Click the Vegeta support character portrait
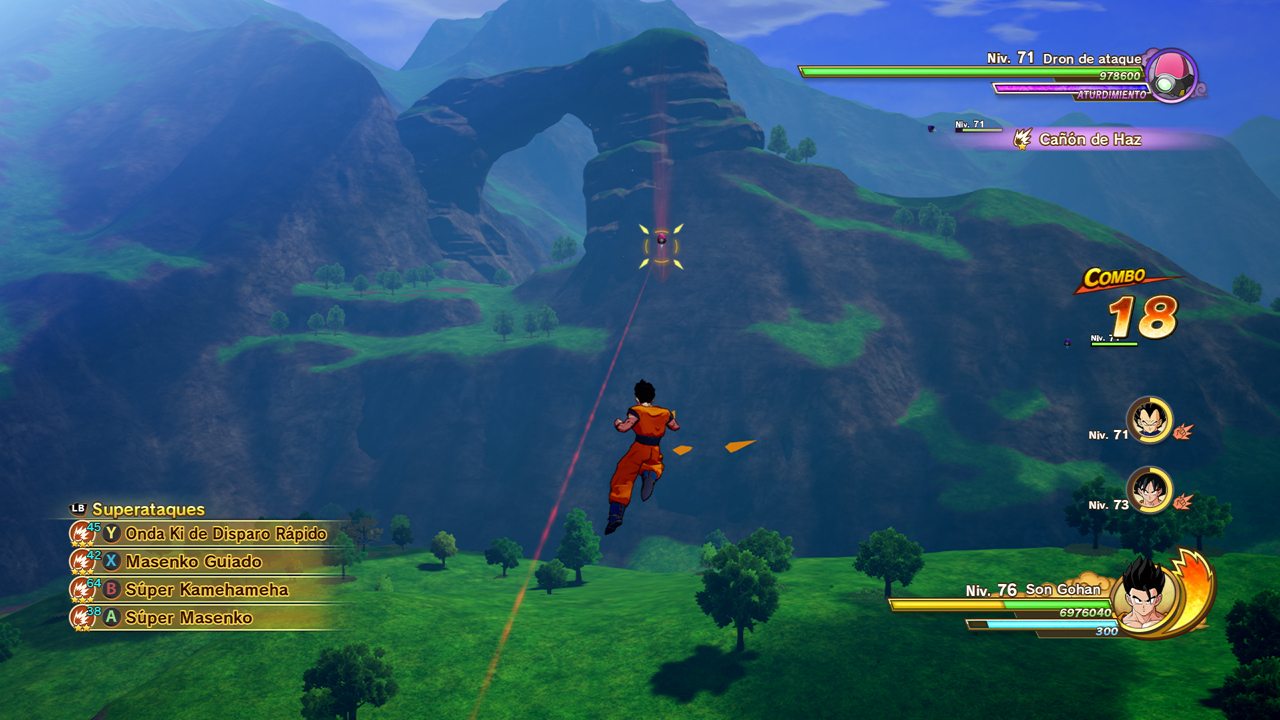This screenshot has height=720, width=1280. coord(1149,420)
